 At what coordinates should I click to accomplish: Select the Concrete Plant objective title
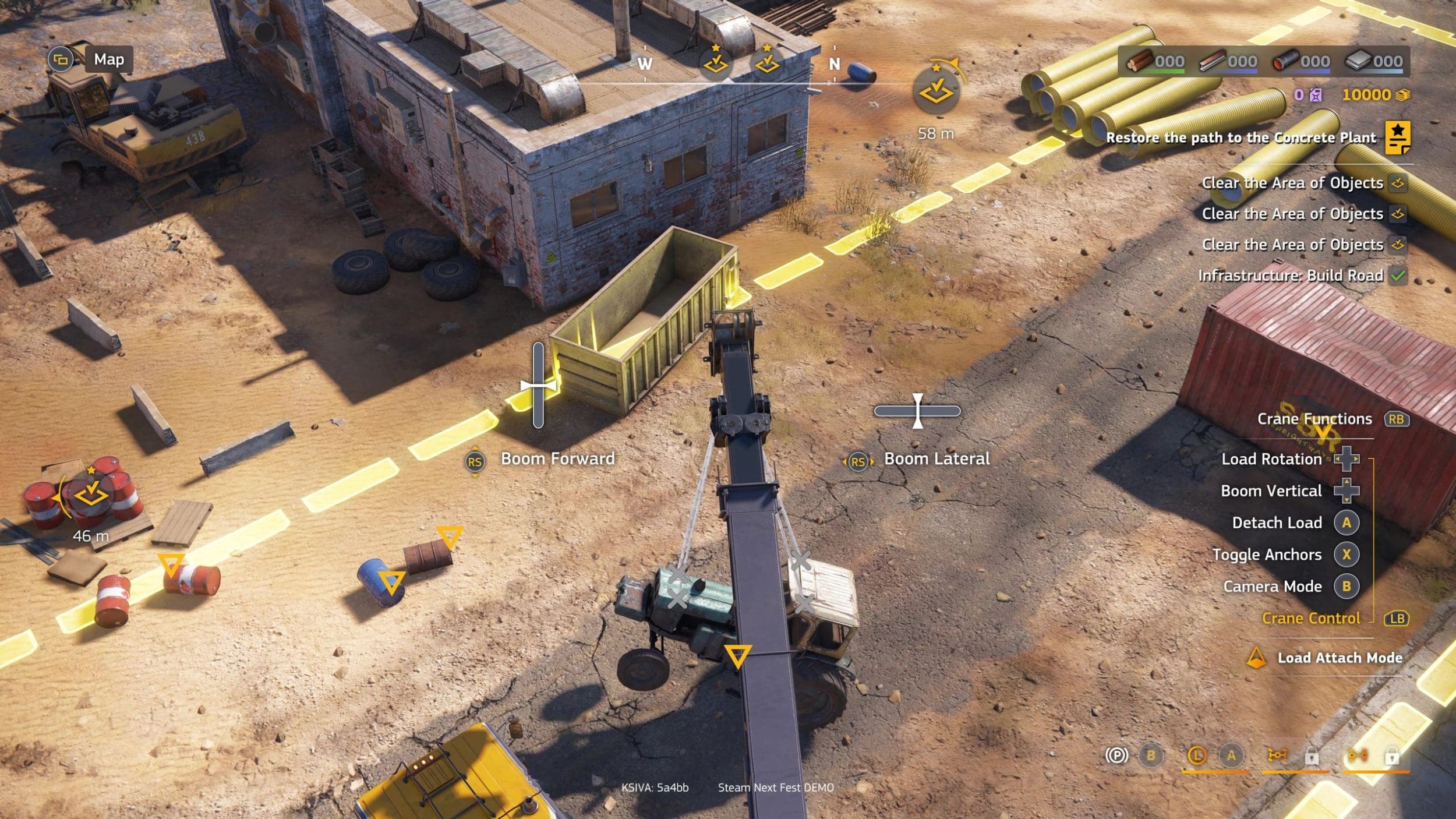[1241, 137]
